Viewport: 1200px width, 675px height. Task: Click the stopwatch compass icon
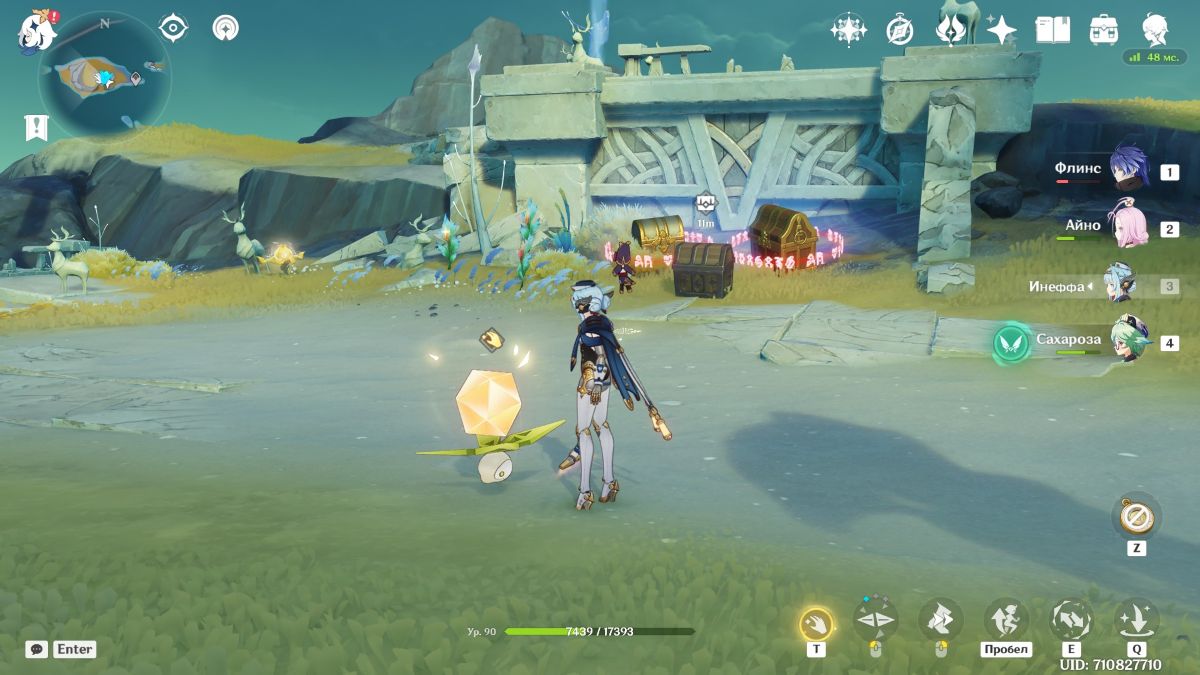tap(899, 30)
